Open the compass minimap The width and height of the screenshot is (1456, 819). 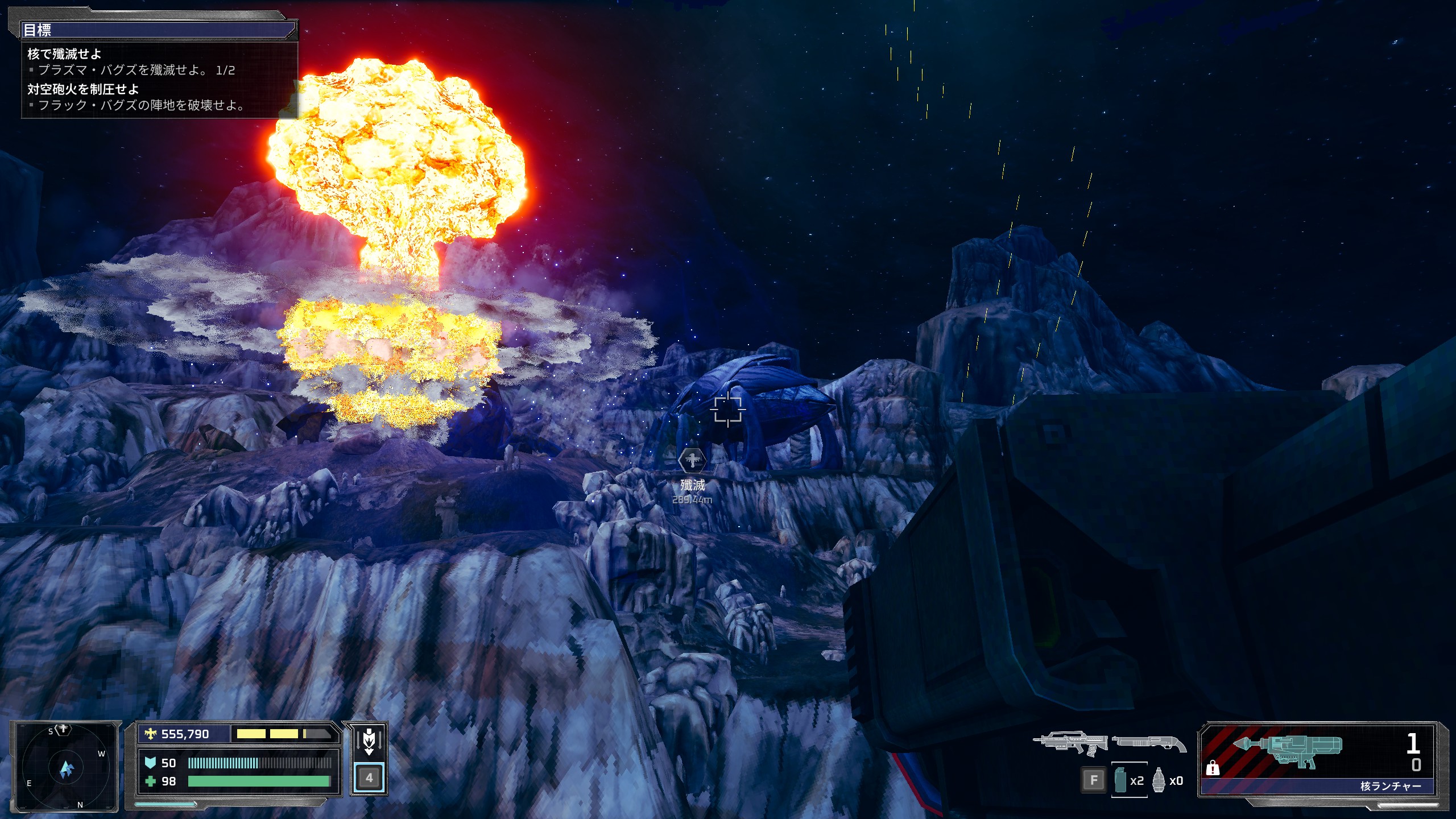66,767
